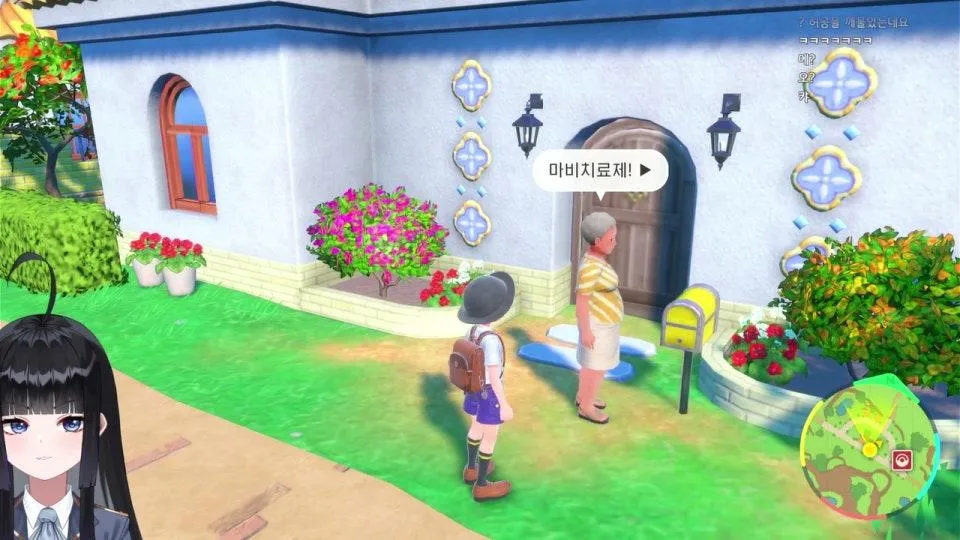Viewport: 960px width, 540px height.
Task: Select the red Poké Ball marker on minimap
Action: (x=901, y=460)
